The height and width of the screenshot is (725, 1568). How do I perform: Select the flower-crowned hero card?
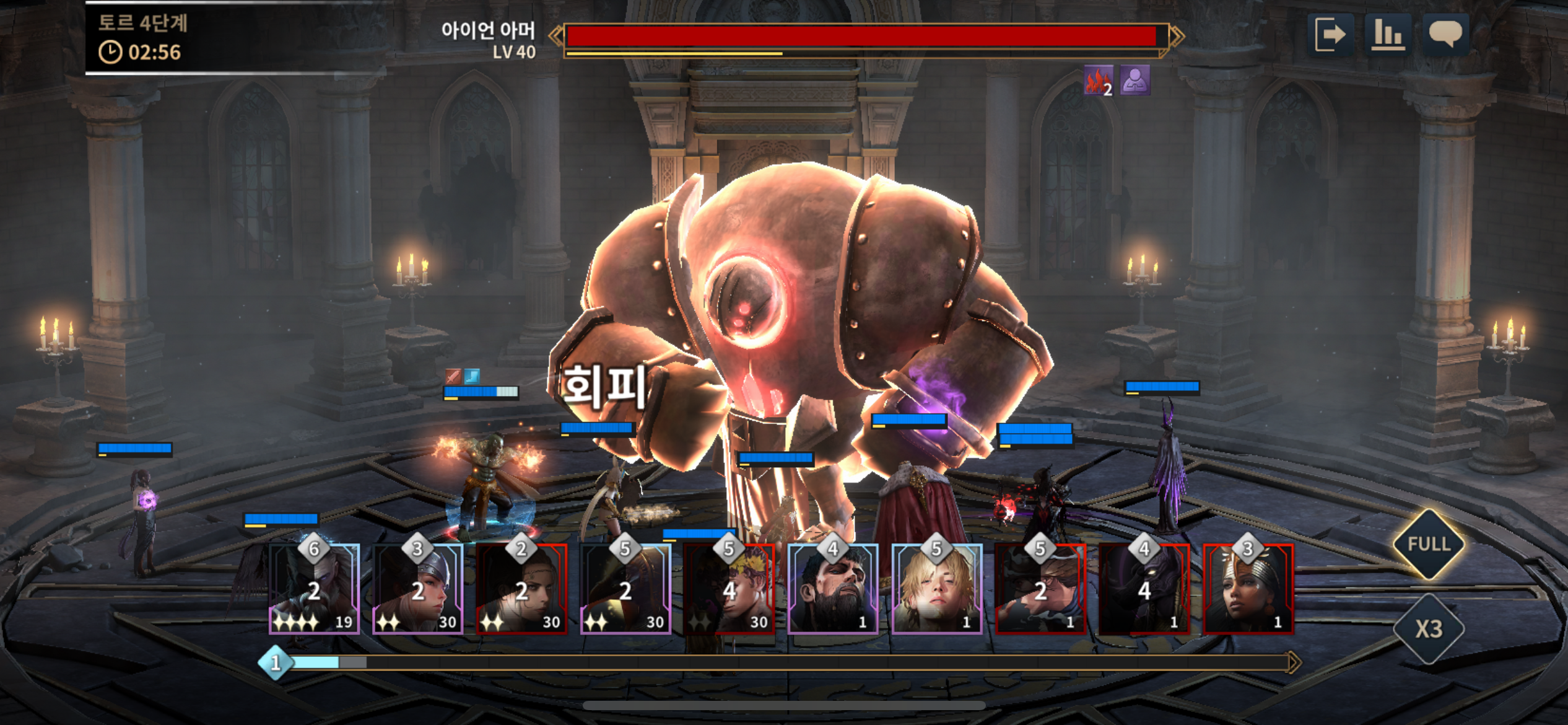pyautogui.click(x=729, y=589)
